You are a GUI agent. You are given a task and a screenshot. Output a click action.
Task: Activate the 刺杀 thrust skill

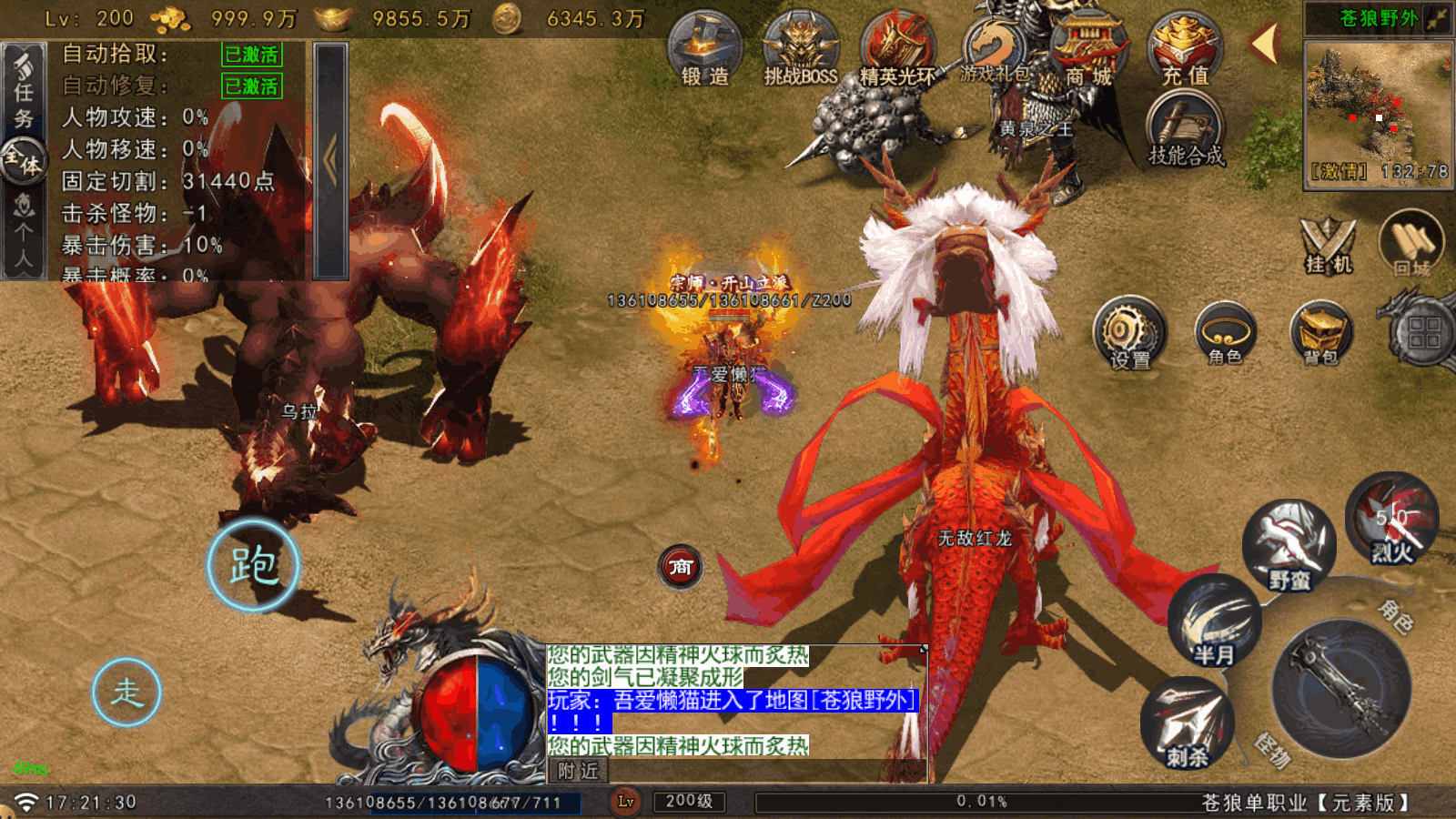[x=1187, y=723]
